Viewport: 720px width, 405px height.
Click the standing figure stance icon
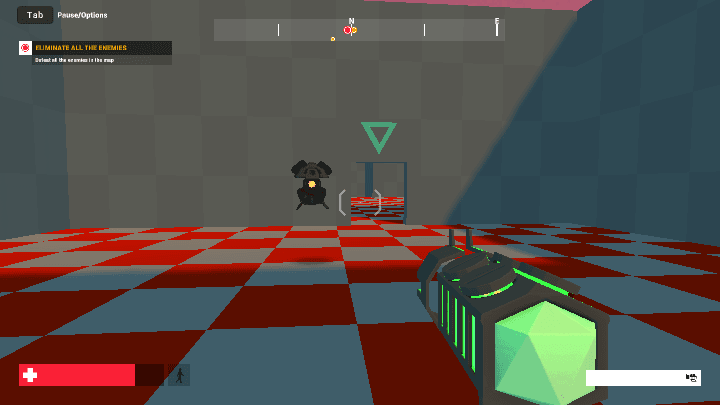click(x=180, y=375)
